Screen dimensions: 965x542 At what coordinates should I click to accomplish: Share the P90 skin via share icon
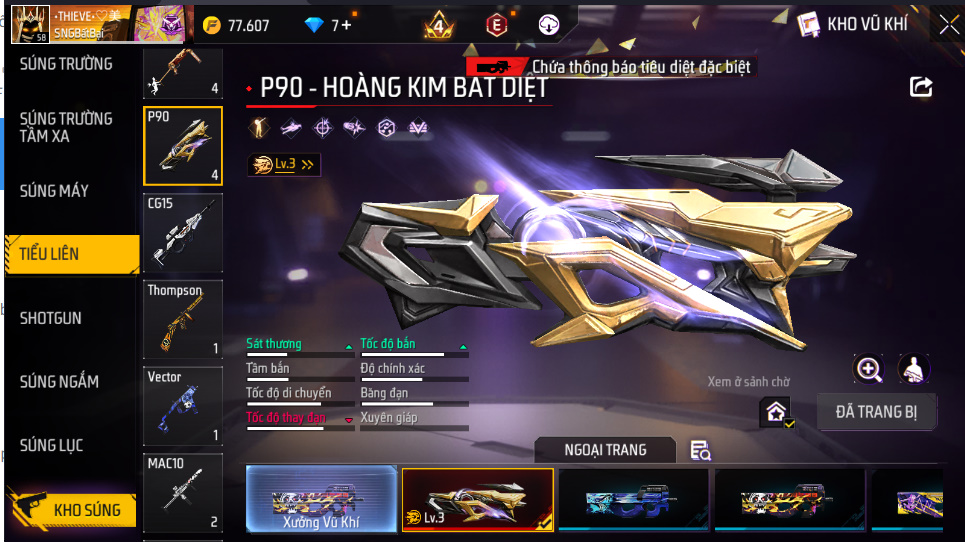(x=921, y=87)
